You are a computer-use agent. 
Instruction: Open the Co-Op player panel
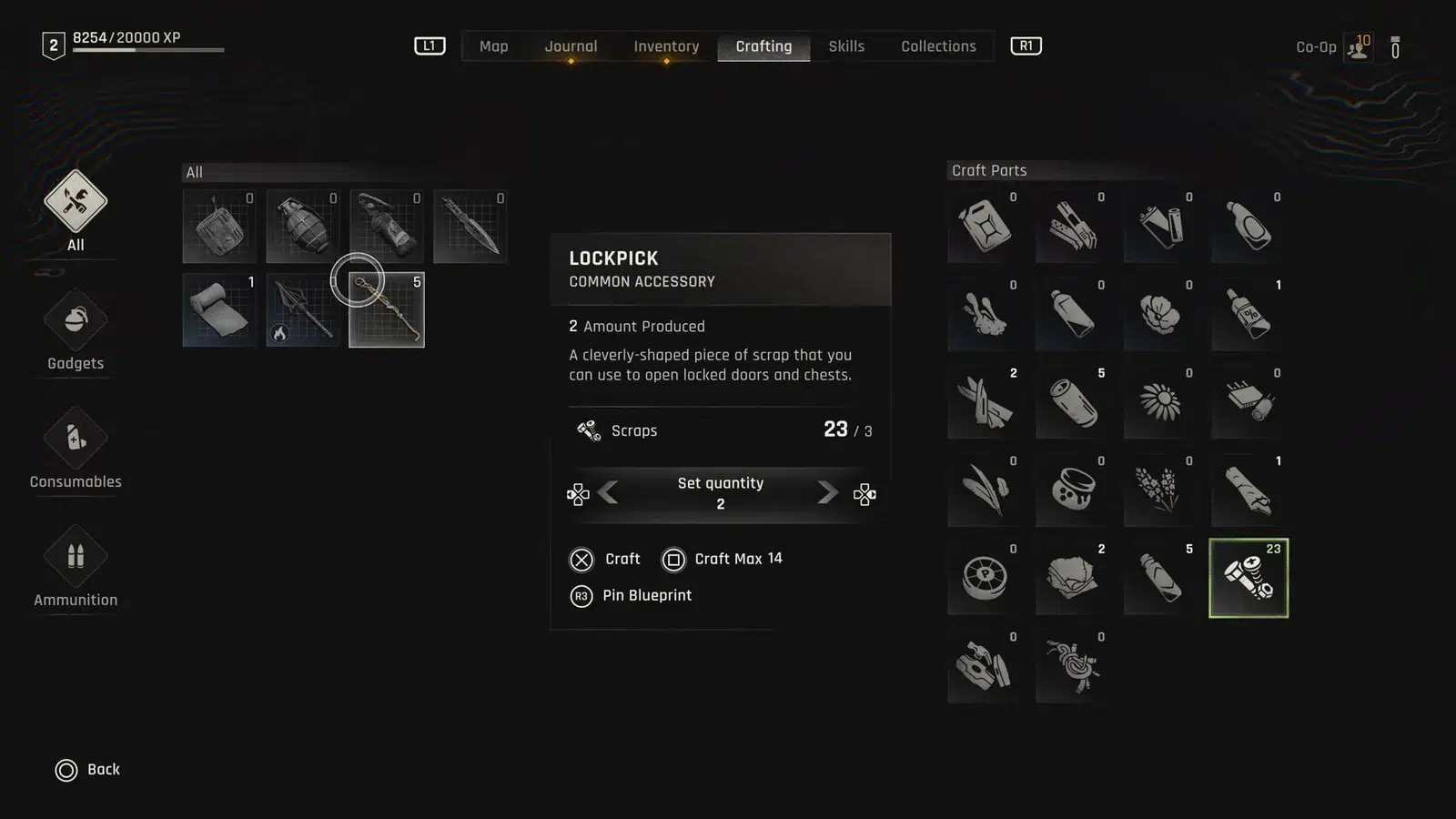click(x=1357, y=47)
